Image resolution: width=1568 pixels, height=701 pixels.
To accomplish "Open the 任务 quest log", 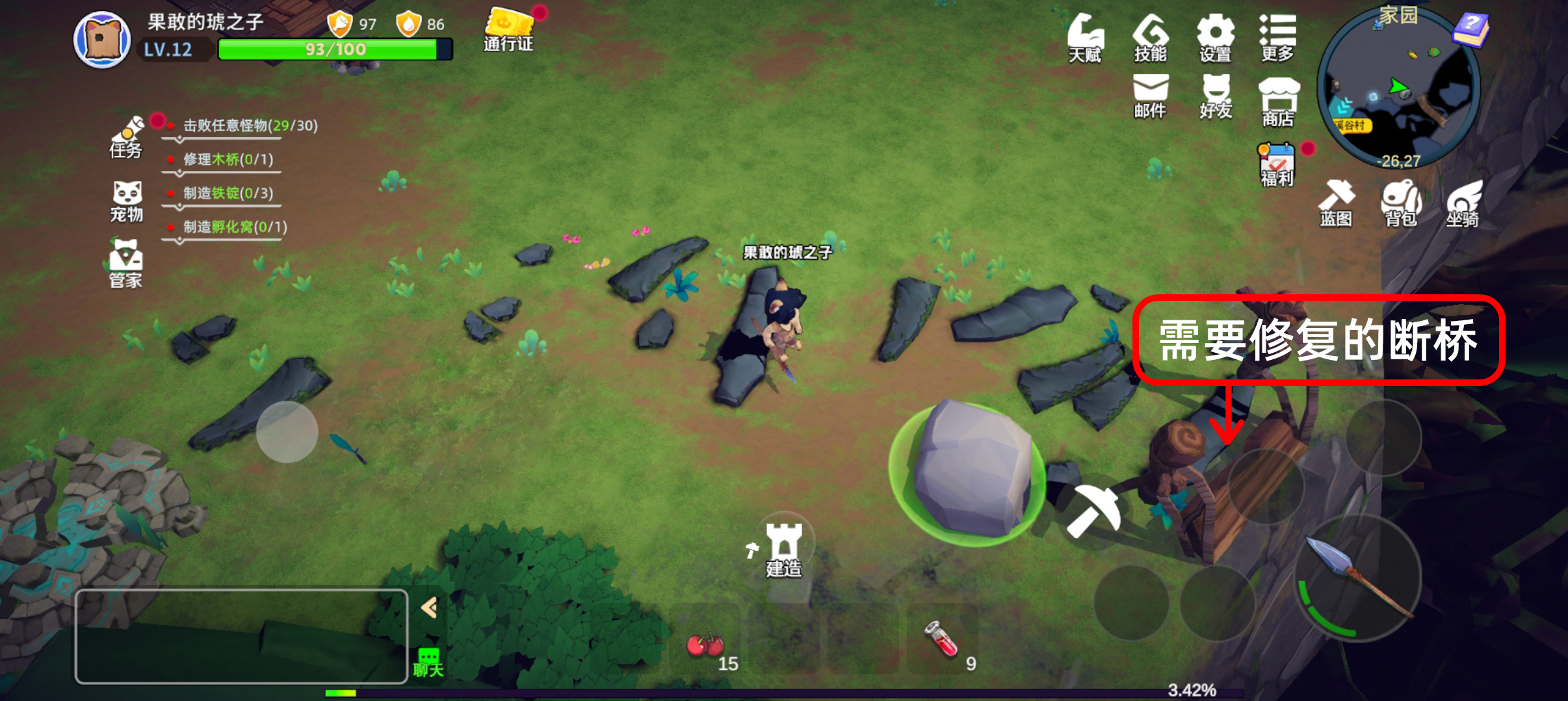I will (126, 138).
